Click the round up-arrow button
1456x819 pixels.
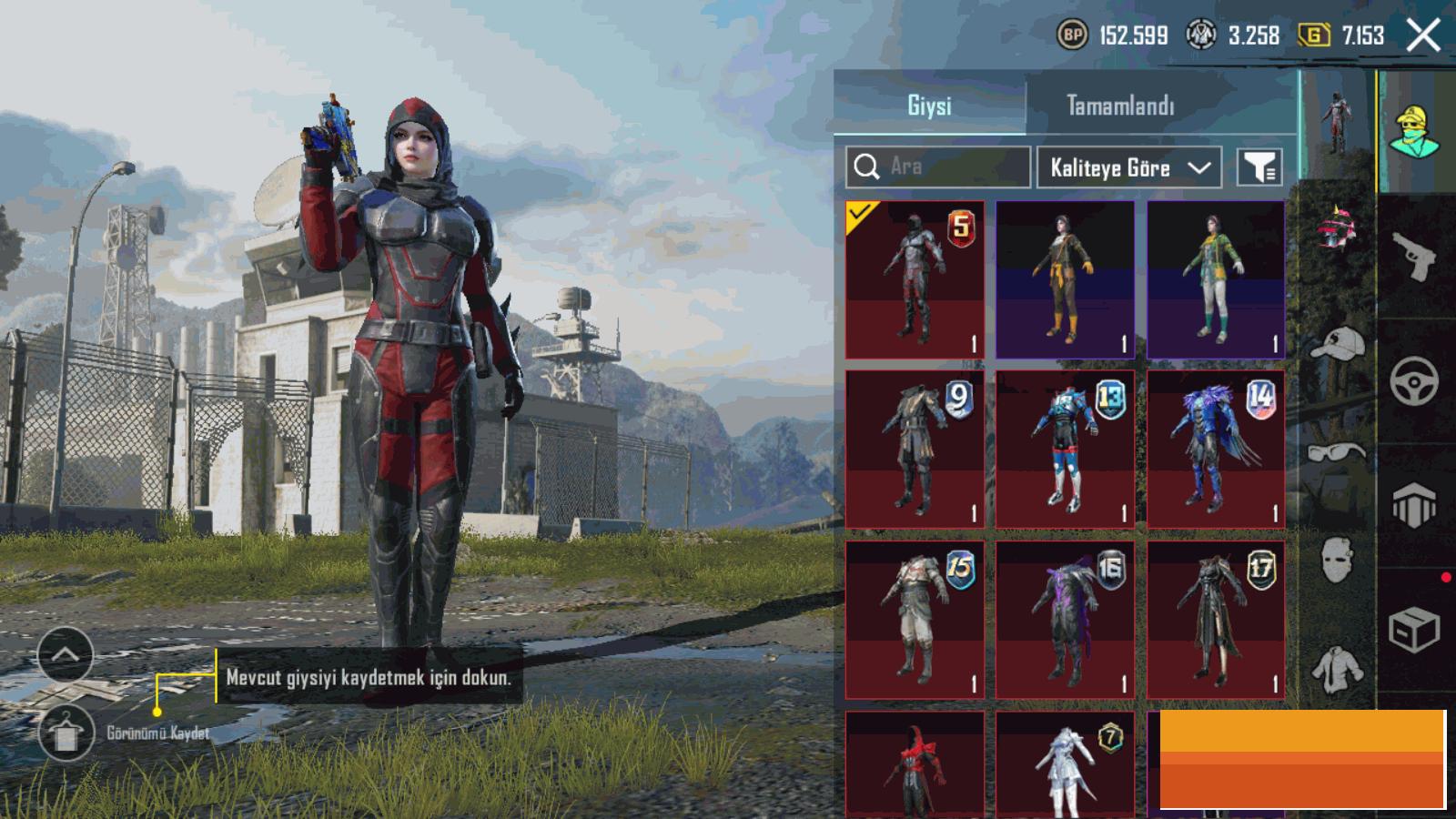click(66, 654)
